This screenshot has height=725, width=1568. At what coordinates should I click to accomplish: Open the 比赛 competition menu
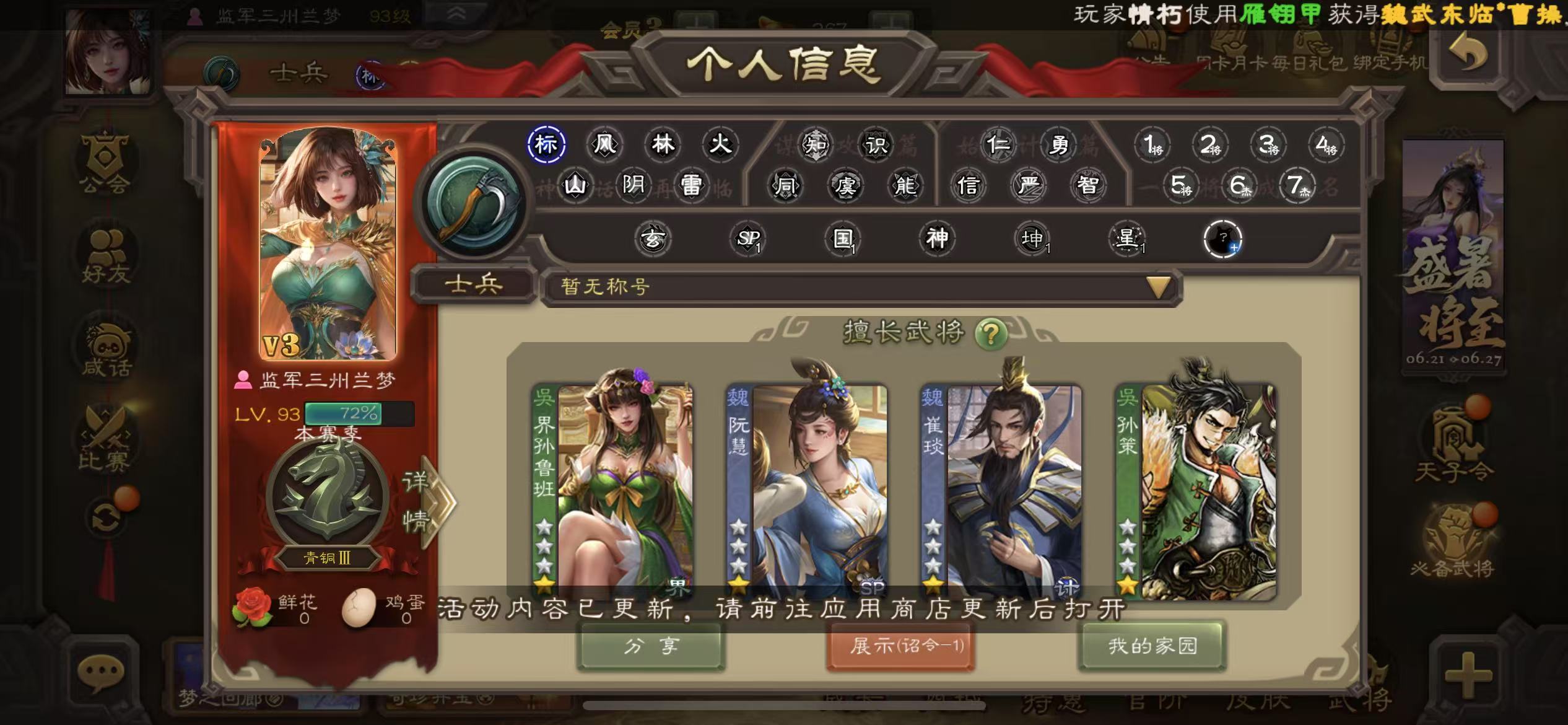105,440
